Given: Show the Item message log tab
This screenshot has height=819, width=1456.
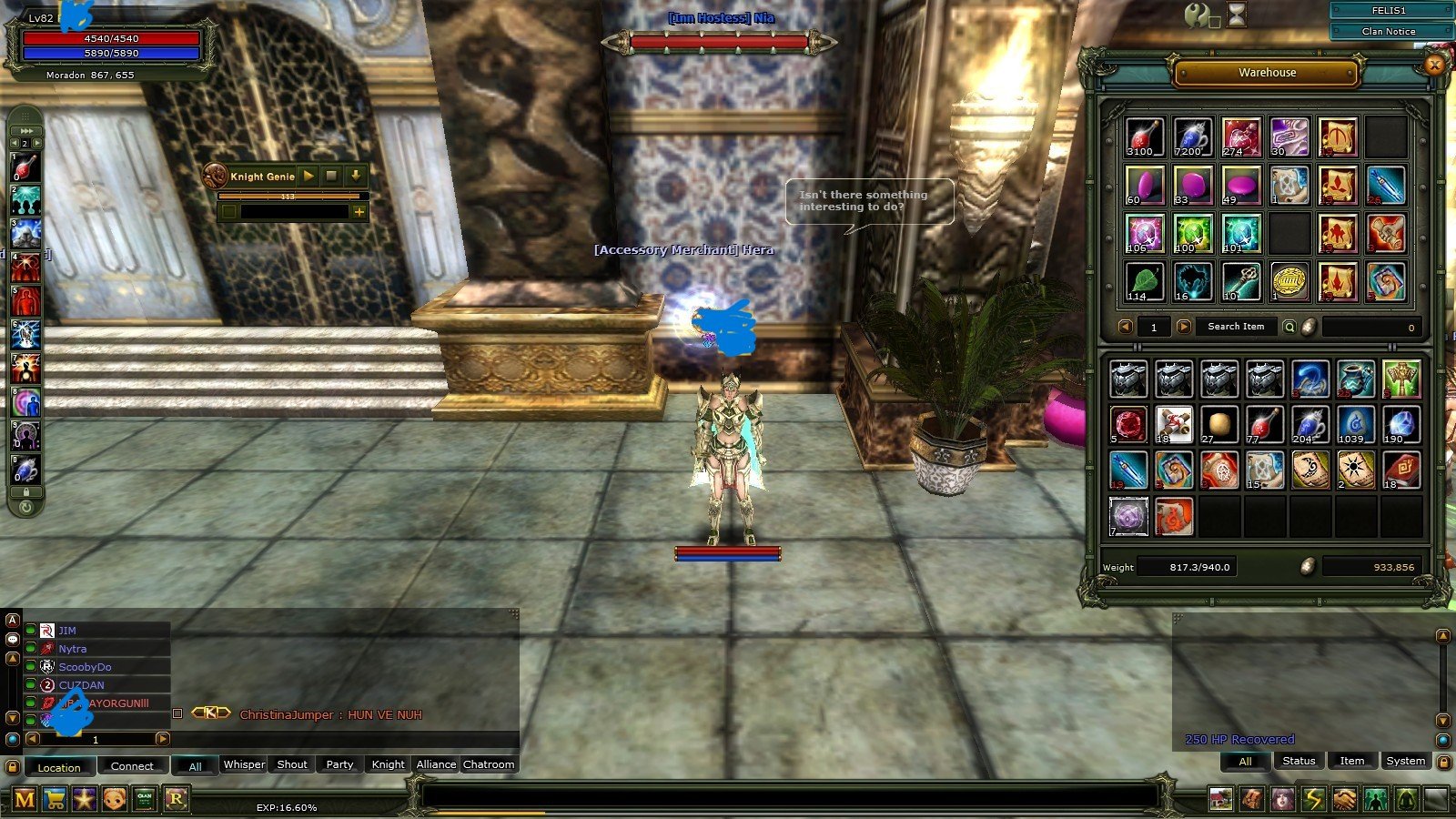Looking at the screenshot, I should click(1351, 762).
